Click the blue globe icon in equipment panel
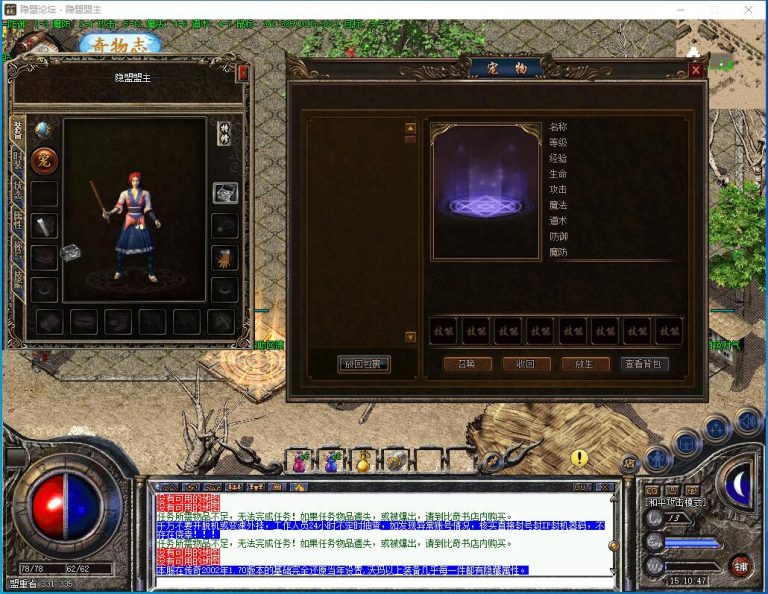The width and height of the screenshot is (768, 594). (43, 129)
